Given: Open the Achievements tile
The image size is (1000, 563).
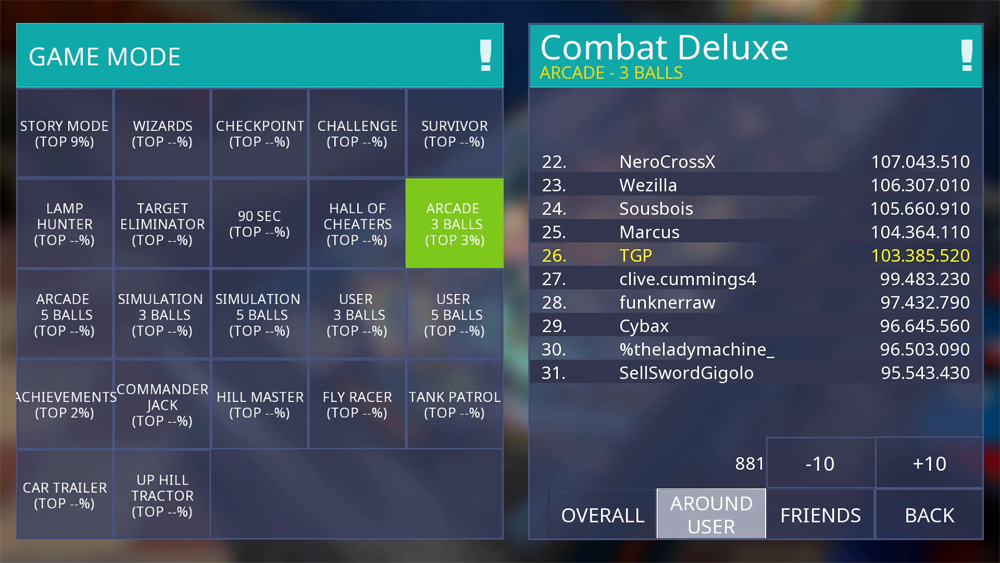Looking at the screenshot, I should point(65,404).
